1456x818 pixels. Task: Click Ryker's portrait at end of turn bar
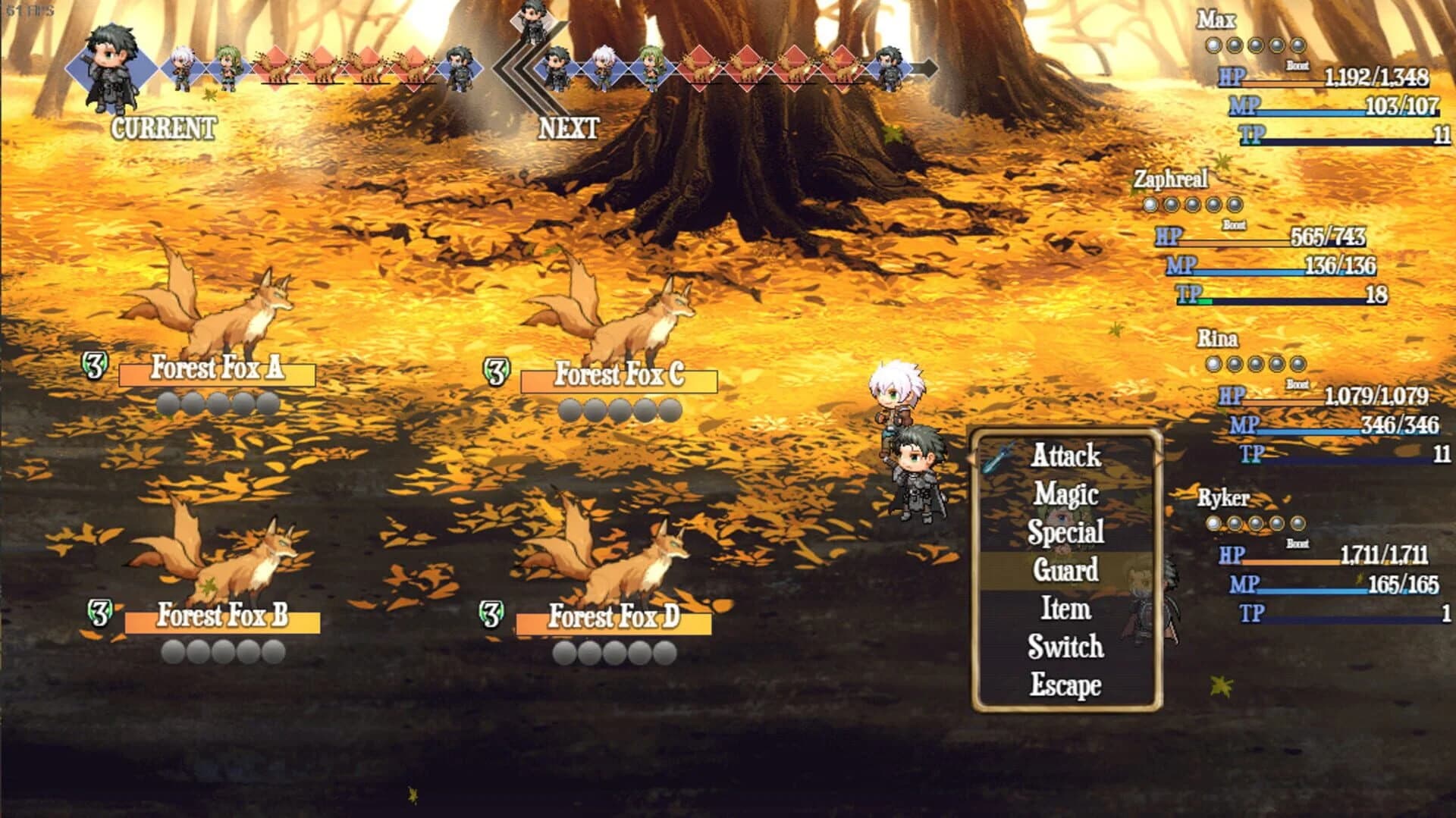pos(889,67)
